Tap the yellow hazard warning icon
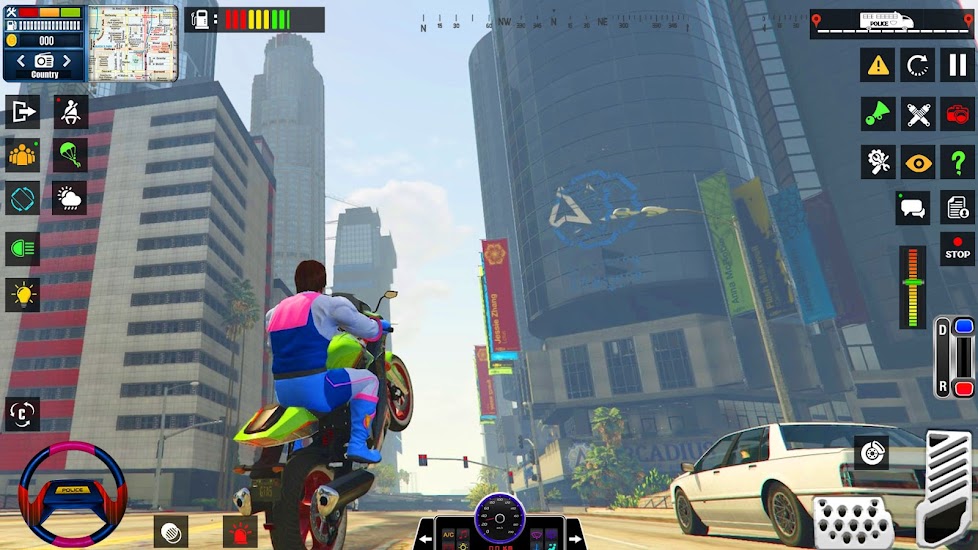 pos(878,66)
